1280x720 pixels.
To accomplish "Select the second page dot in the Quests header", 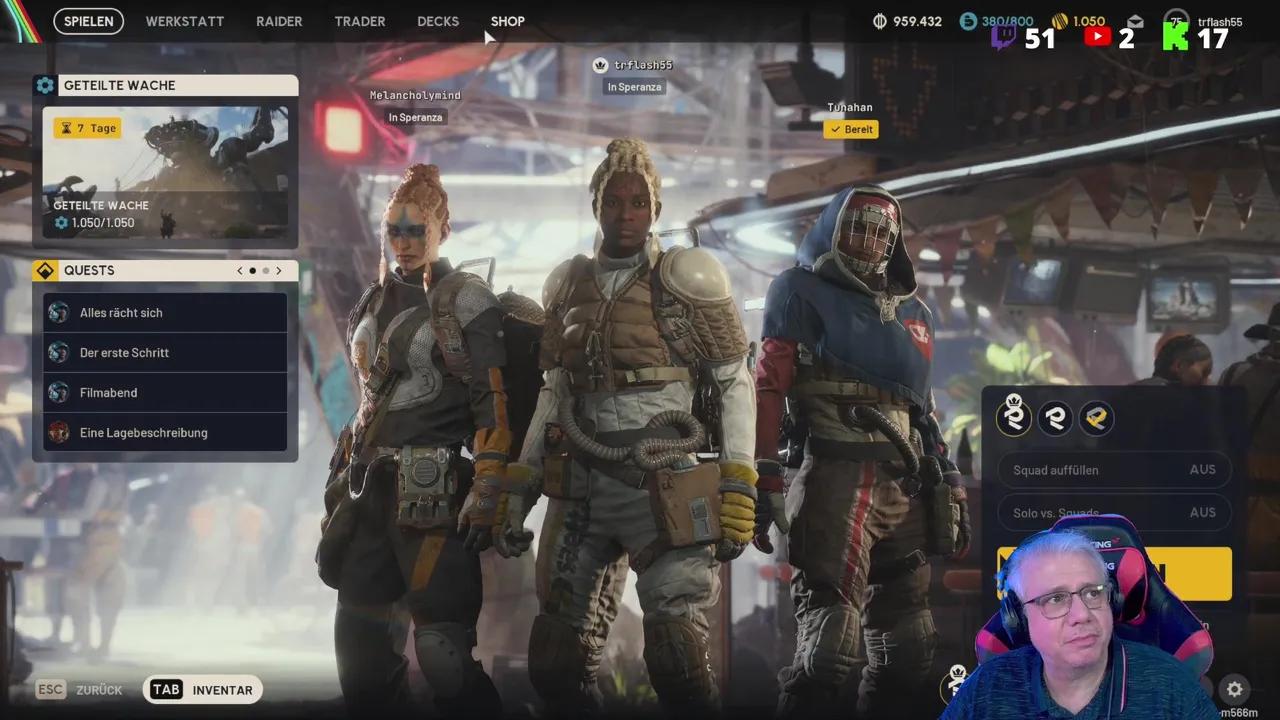I will (265, 270).
